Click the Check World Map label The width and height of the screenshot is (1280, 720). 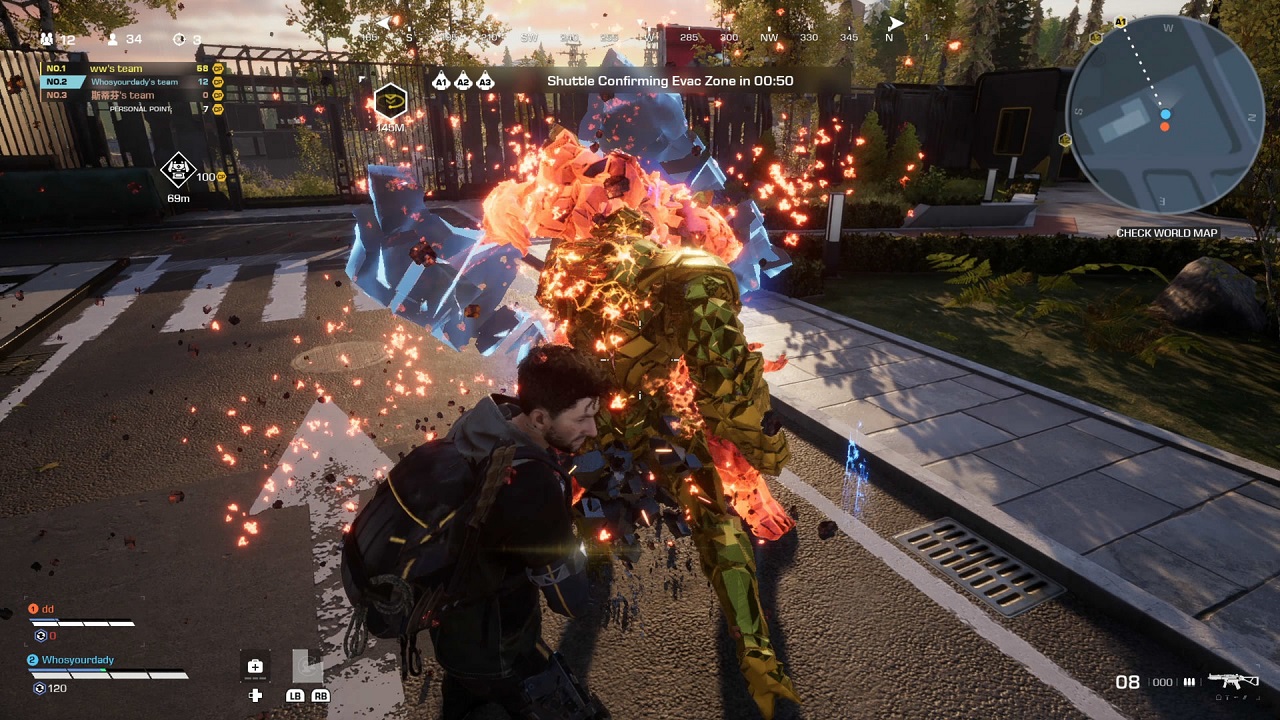click(1166, 233)
